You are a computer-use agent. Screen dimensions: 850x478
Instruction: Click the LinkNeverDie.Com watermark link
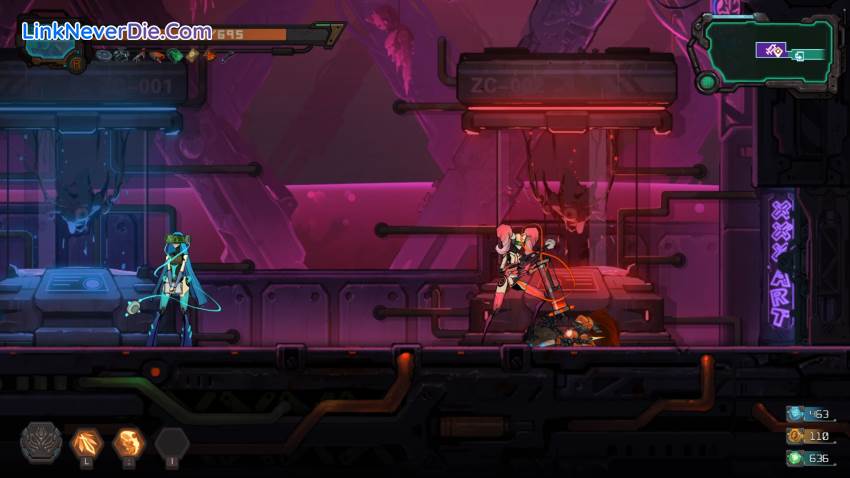117,31
